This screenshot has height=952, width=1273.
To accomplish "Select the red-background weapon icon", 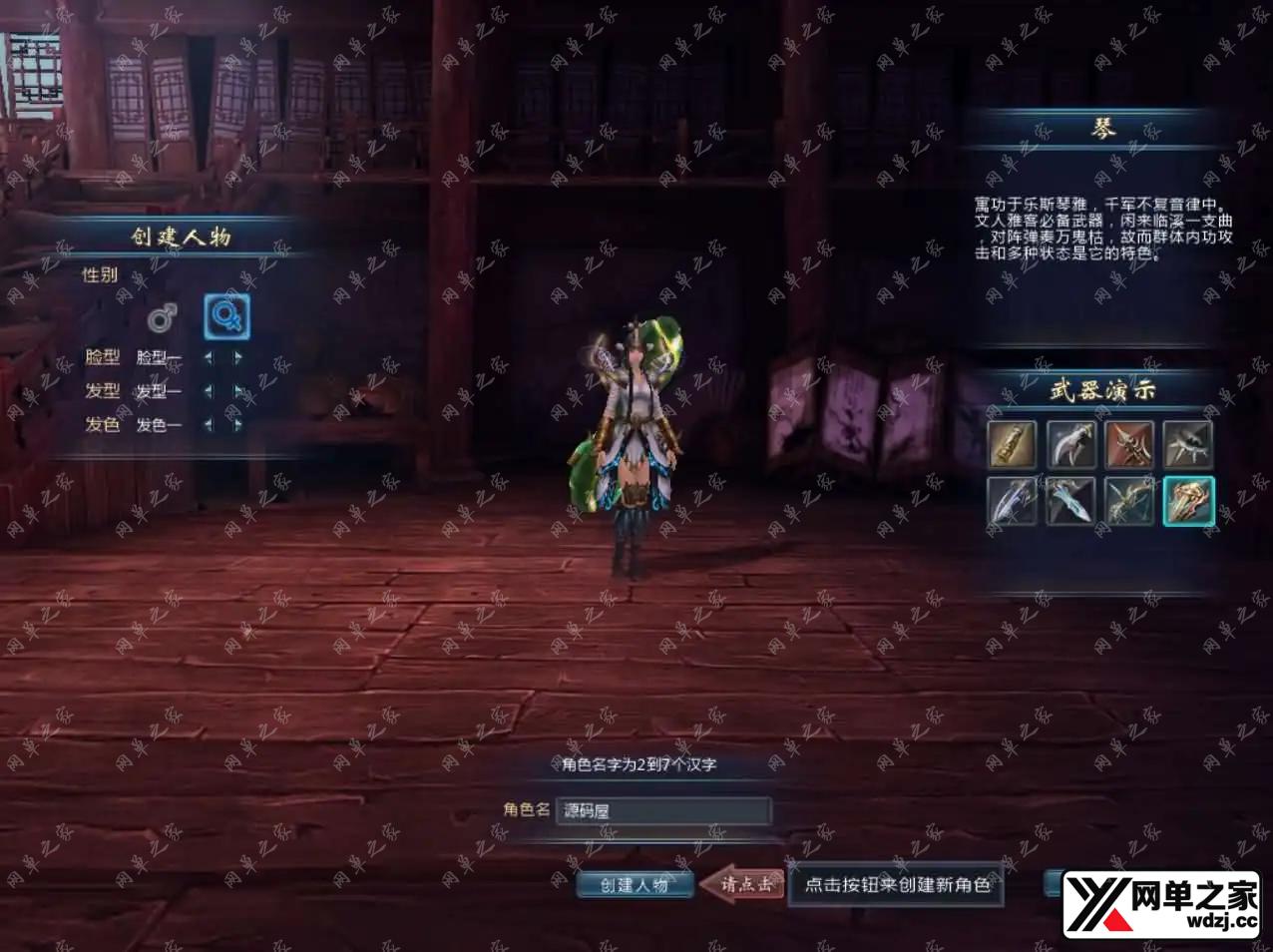I will click(1129, 444).
